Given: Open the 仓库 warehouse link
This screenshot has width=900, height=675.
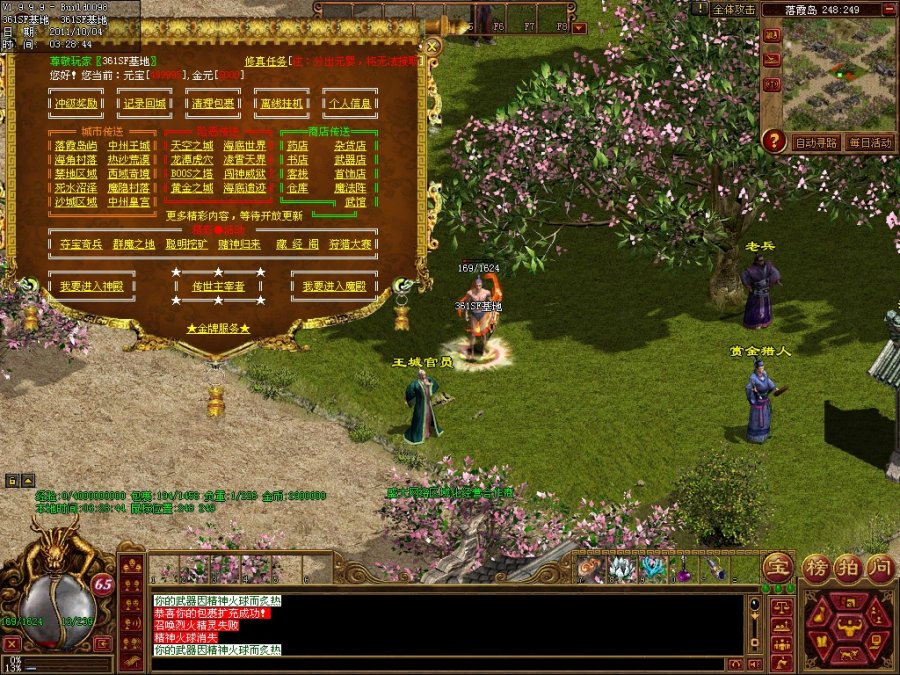Looking at the screenshot, I should point(298,188).
